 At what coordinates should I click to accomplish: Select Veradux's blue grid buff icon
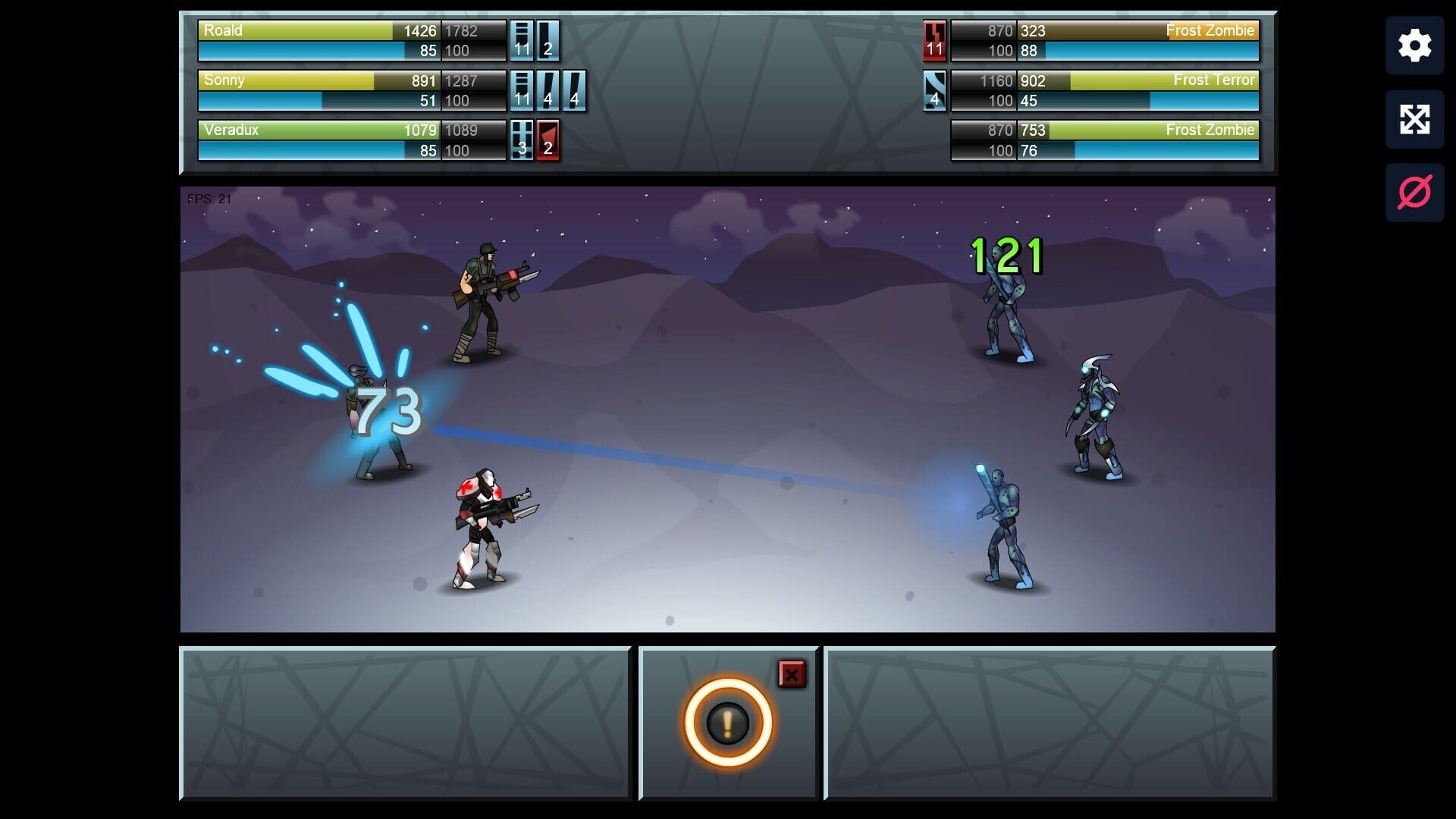(x=522, y=140)
